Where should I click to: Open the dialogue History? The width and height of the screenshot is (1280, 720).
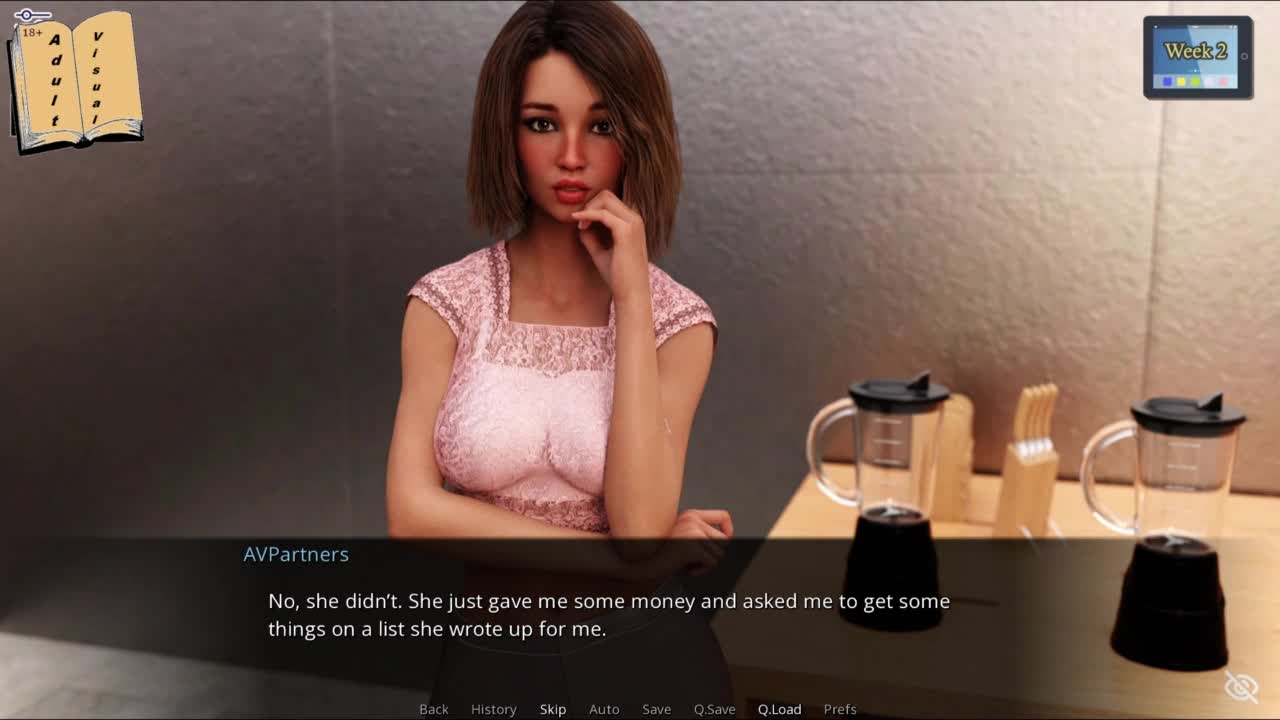click(x=493, y=709)
